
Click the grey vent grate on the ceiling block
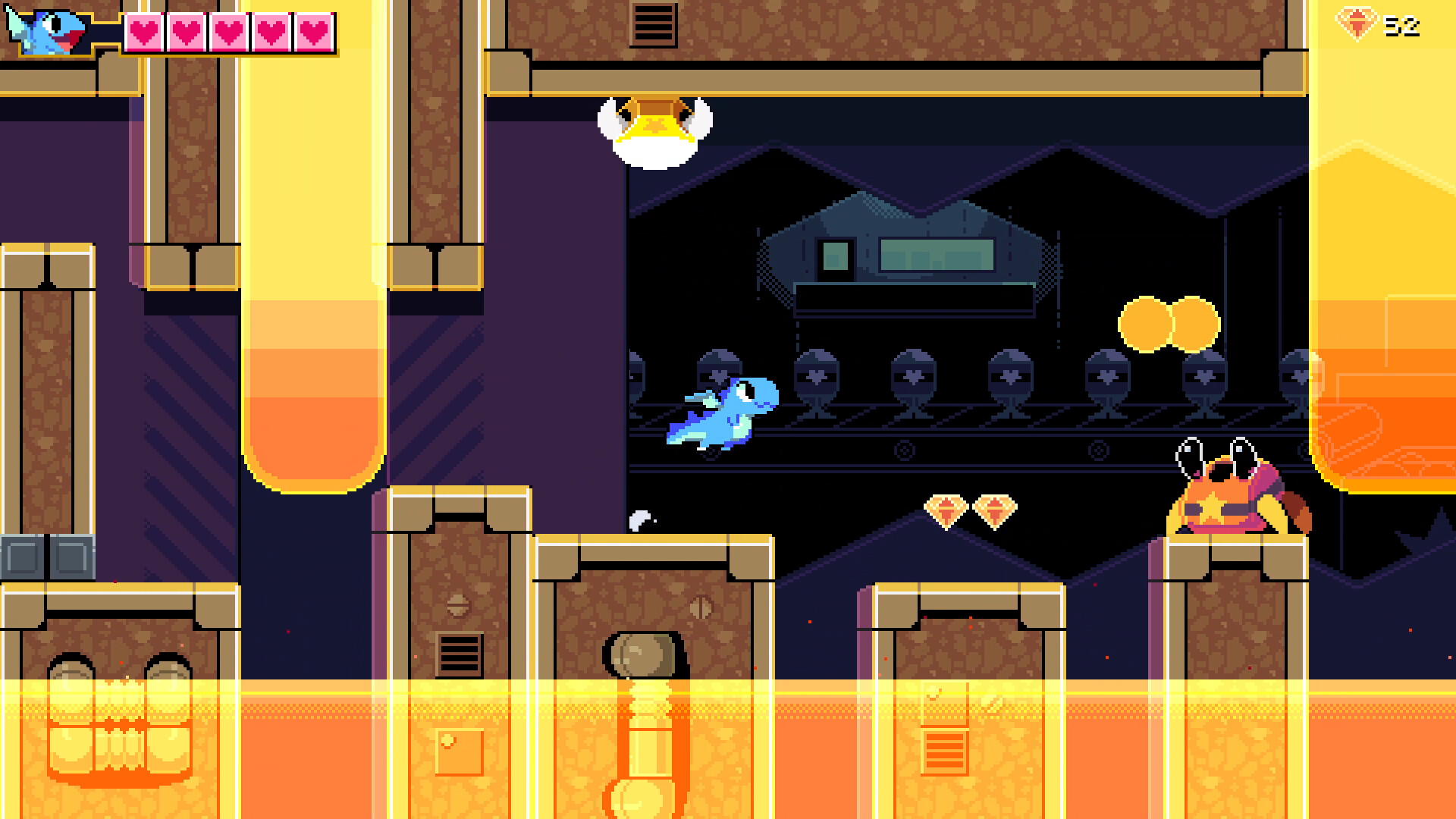click(653, 23)
